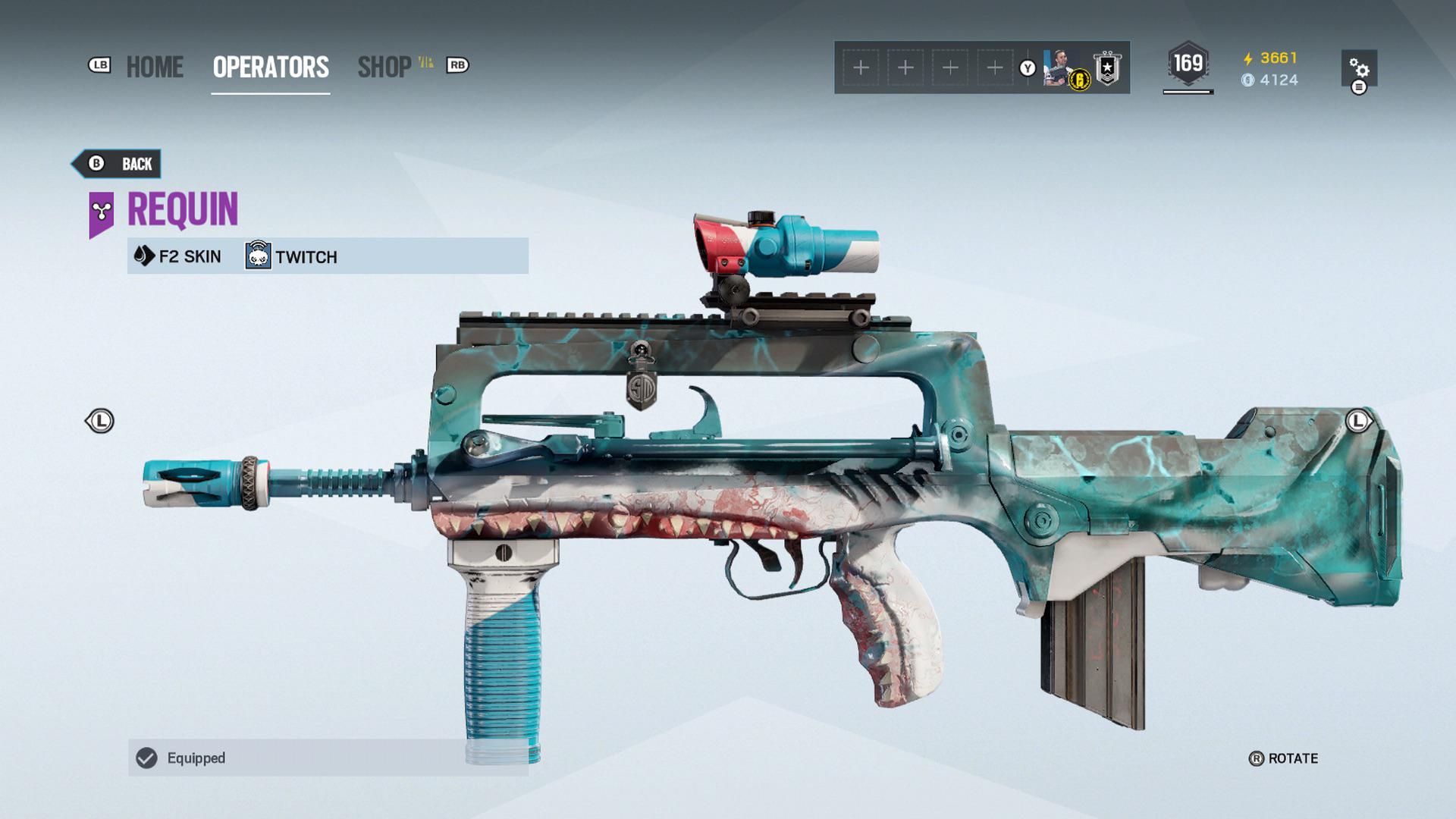Image resolution: width=1456 pixels, height=819 pixels.
Task: Open the star shield rank emblem
Action: pyautogui.click(x=1107, y=68)
